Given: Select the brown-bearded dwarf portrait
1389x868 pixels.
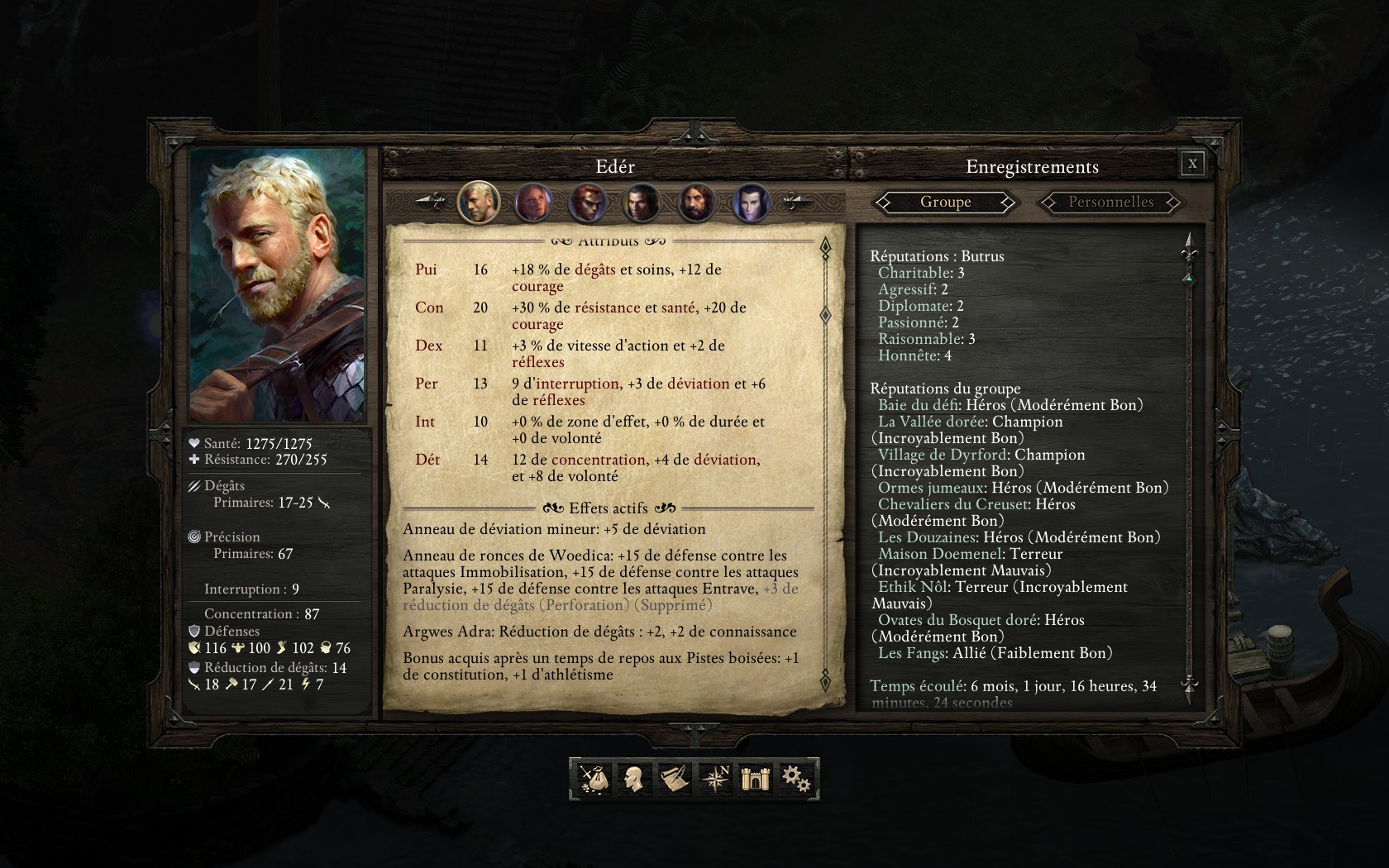Looking at the screenshot, I should coord(696,203).
